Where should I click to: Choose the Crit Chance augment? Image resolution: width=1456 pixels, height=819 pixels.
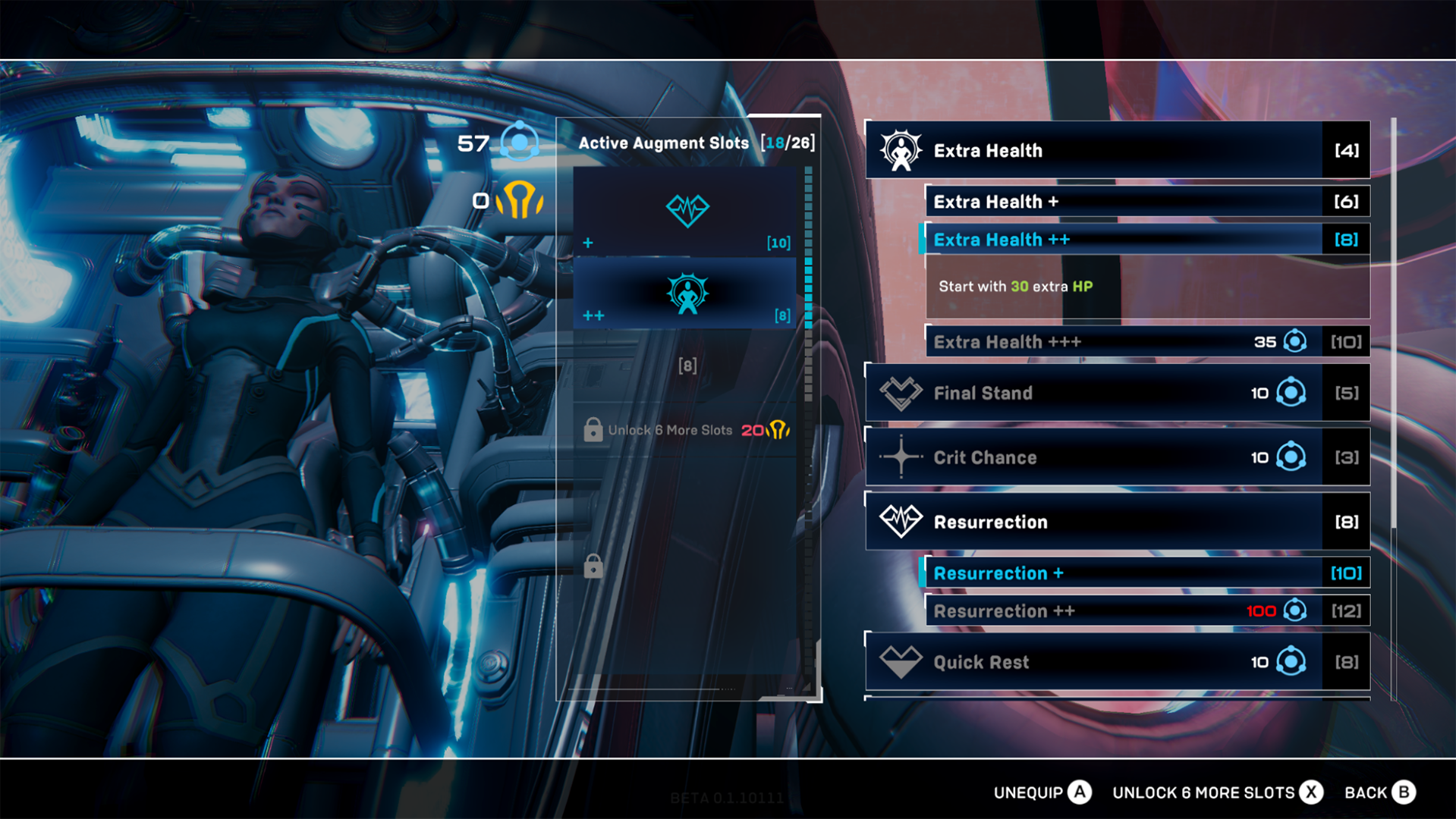pos(1117,457)
